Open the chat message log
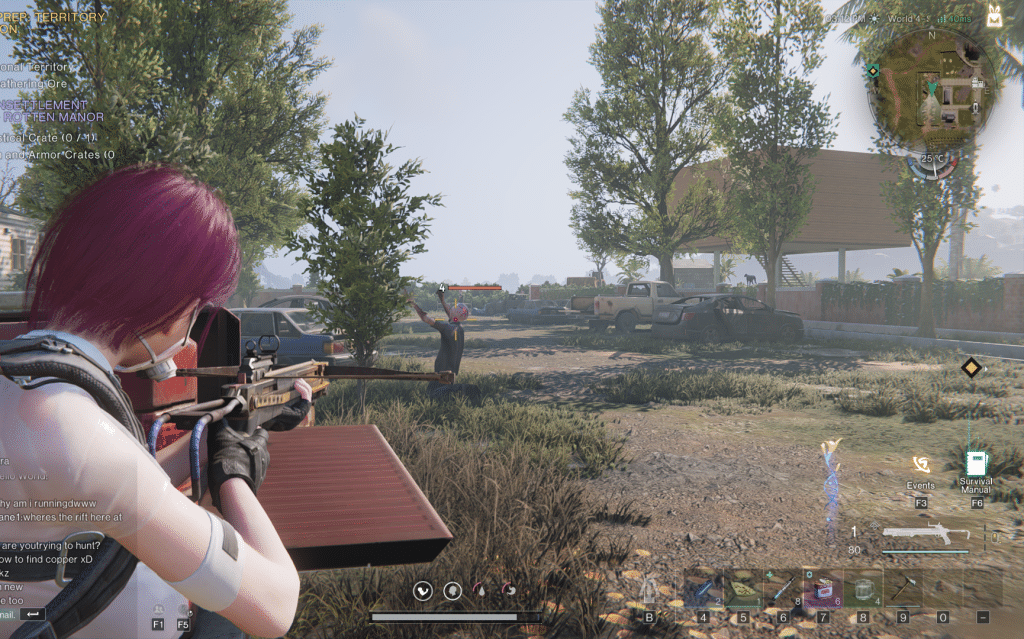1024x639 pixels. tap(60, 540)
